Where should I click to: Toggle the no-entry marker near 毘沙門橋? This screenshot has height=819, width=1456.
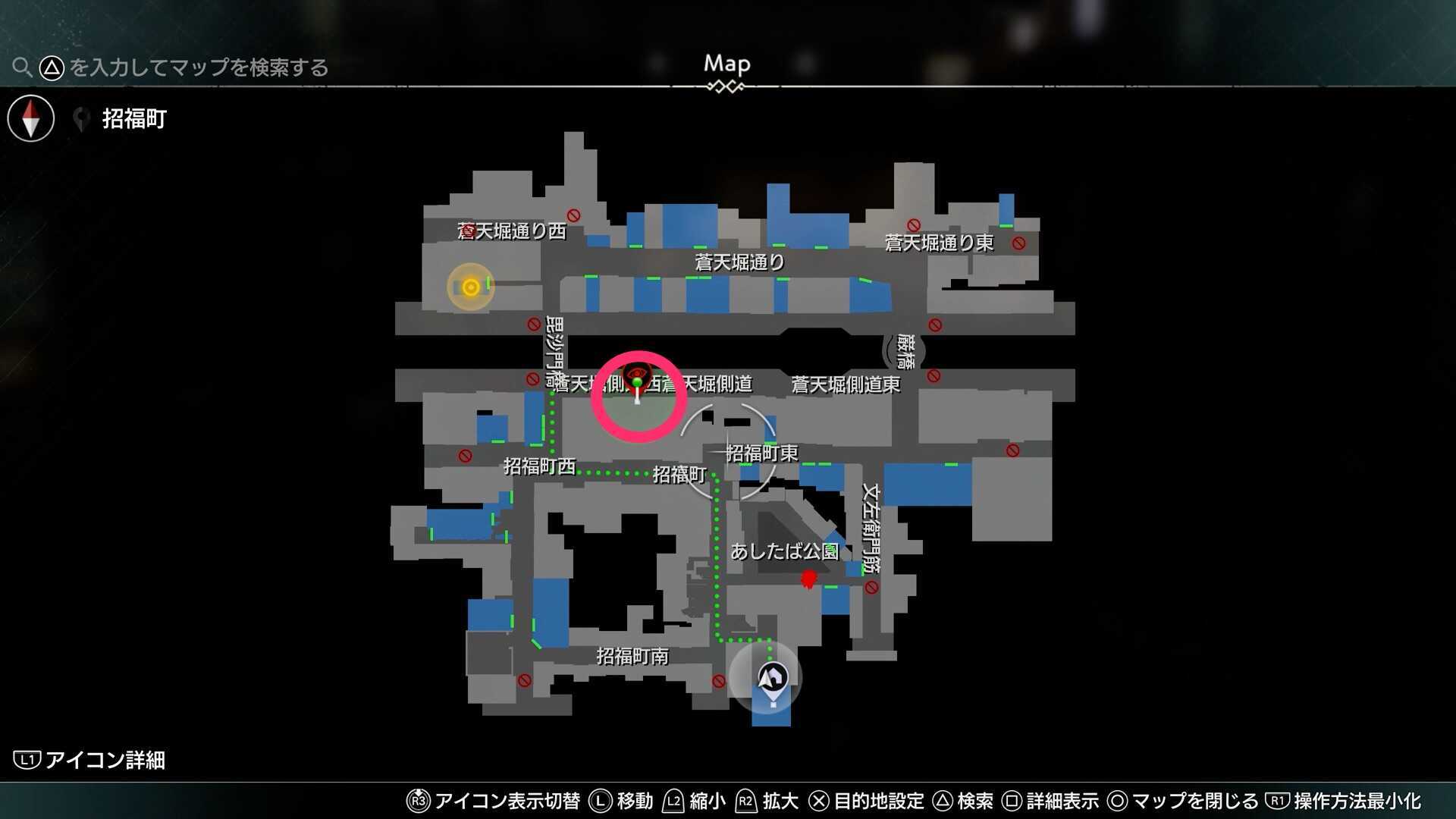pos(534,325)
